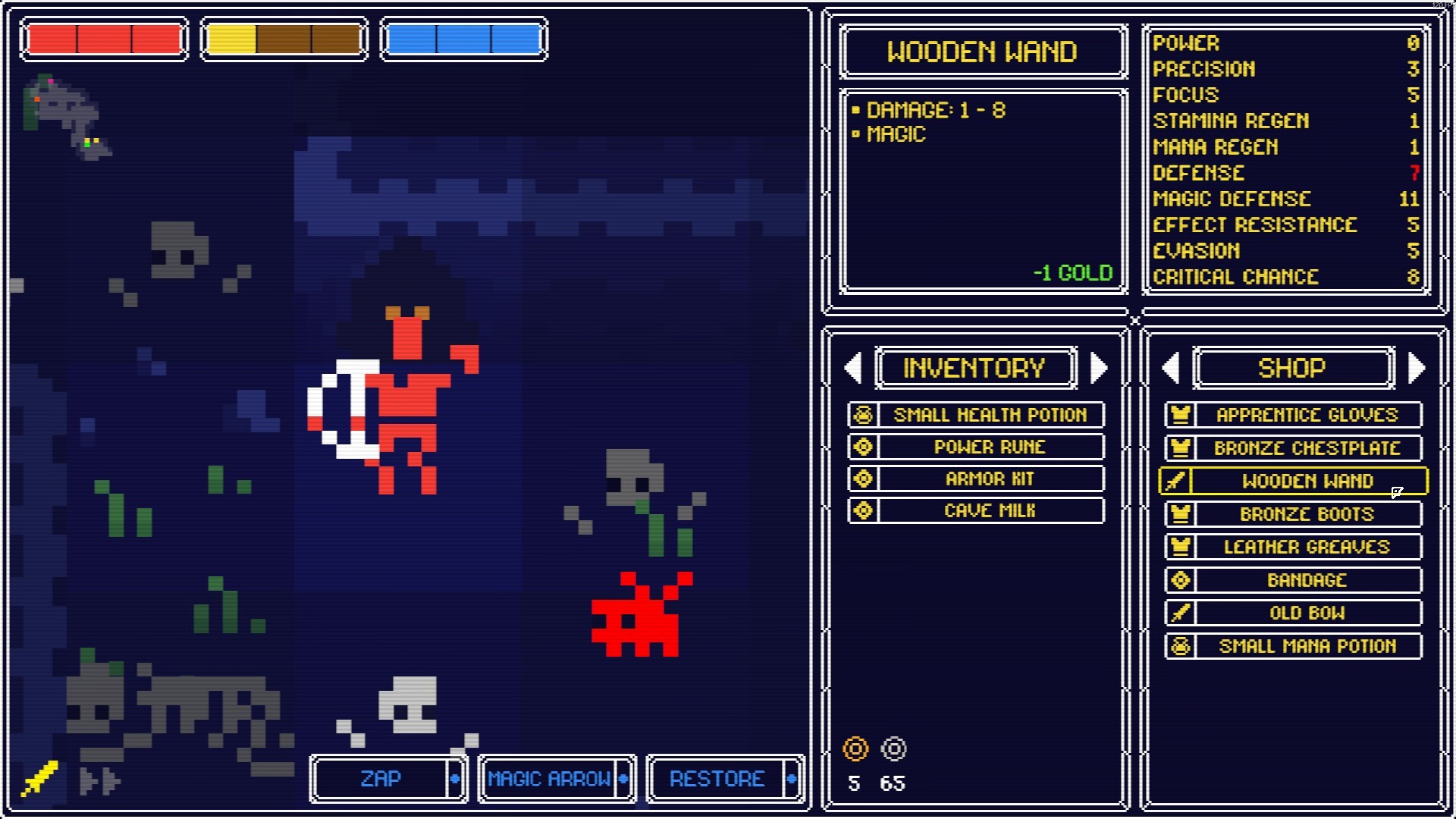
Task: Select the INVENTORY panel title
Action: [974, 369]
